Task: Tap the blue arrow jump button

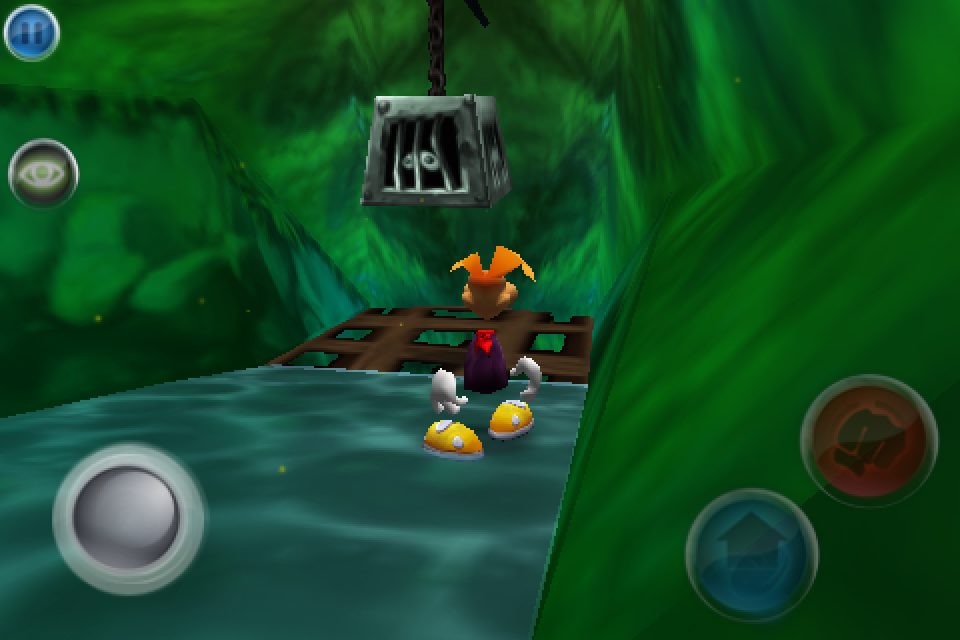Action: (751, 554)
